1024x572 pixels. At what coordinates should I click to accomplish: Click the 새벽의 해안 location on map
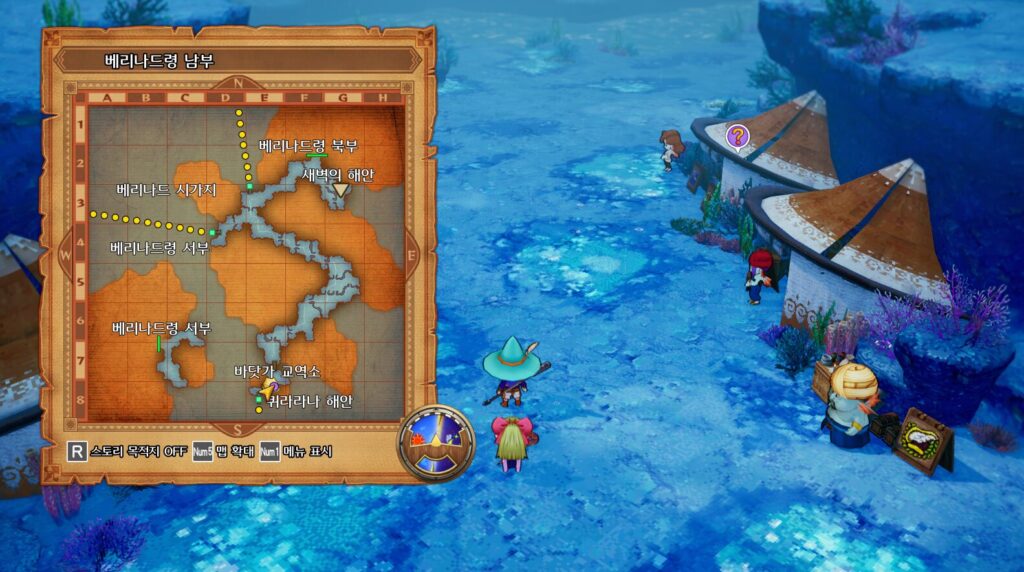tap(337, 174)
